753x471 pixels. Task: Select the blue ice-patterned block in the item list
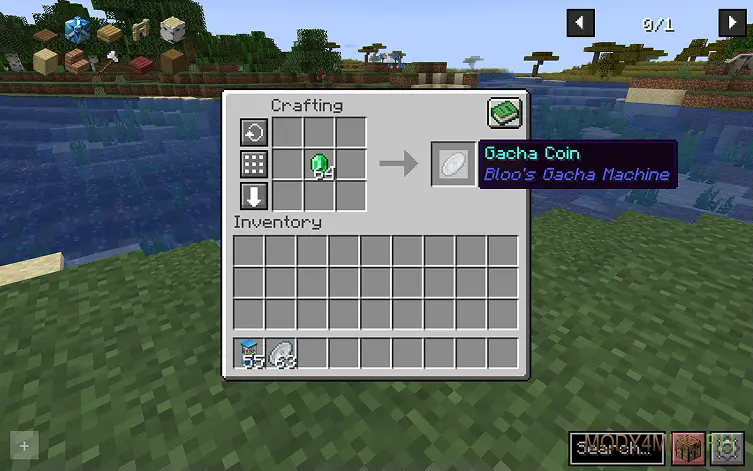pos(76,31)
